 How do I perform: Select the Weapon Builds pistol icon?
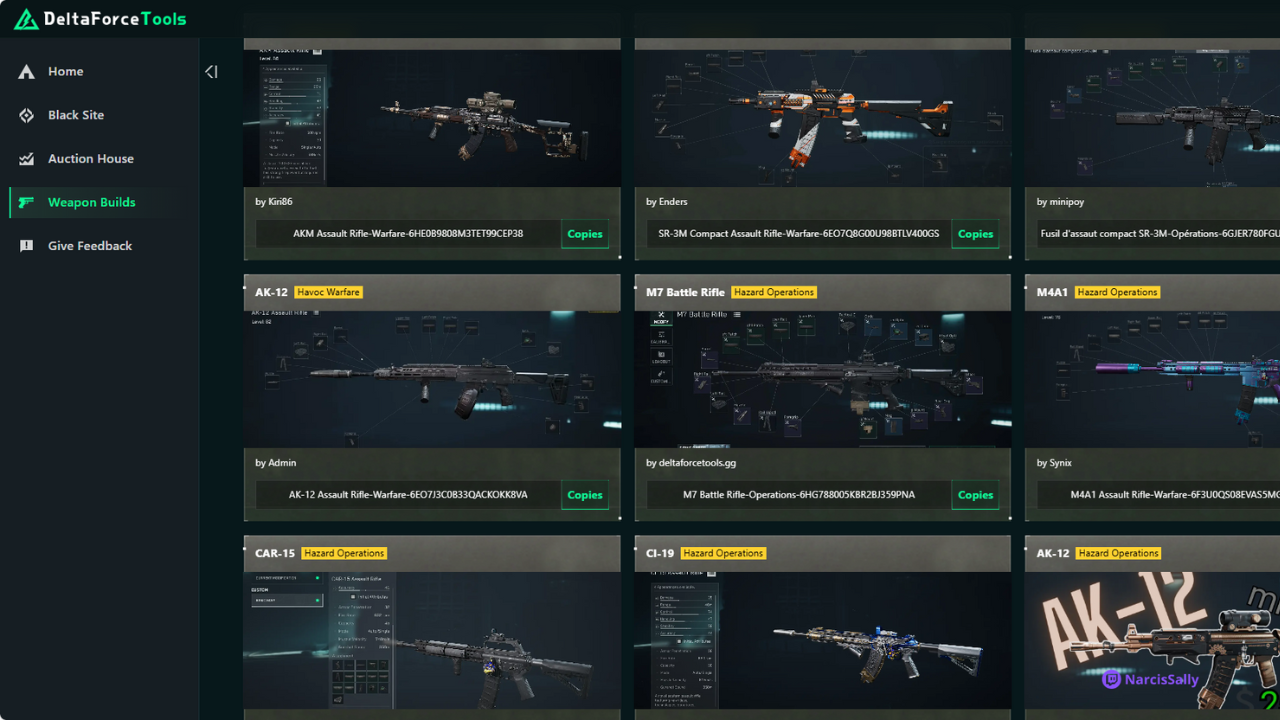(25, 202)
